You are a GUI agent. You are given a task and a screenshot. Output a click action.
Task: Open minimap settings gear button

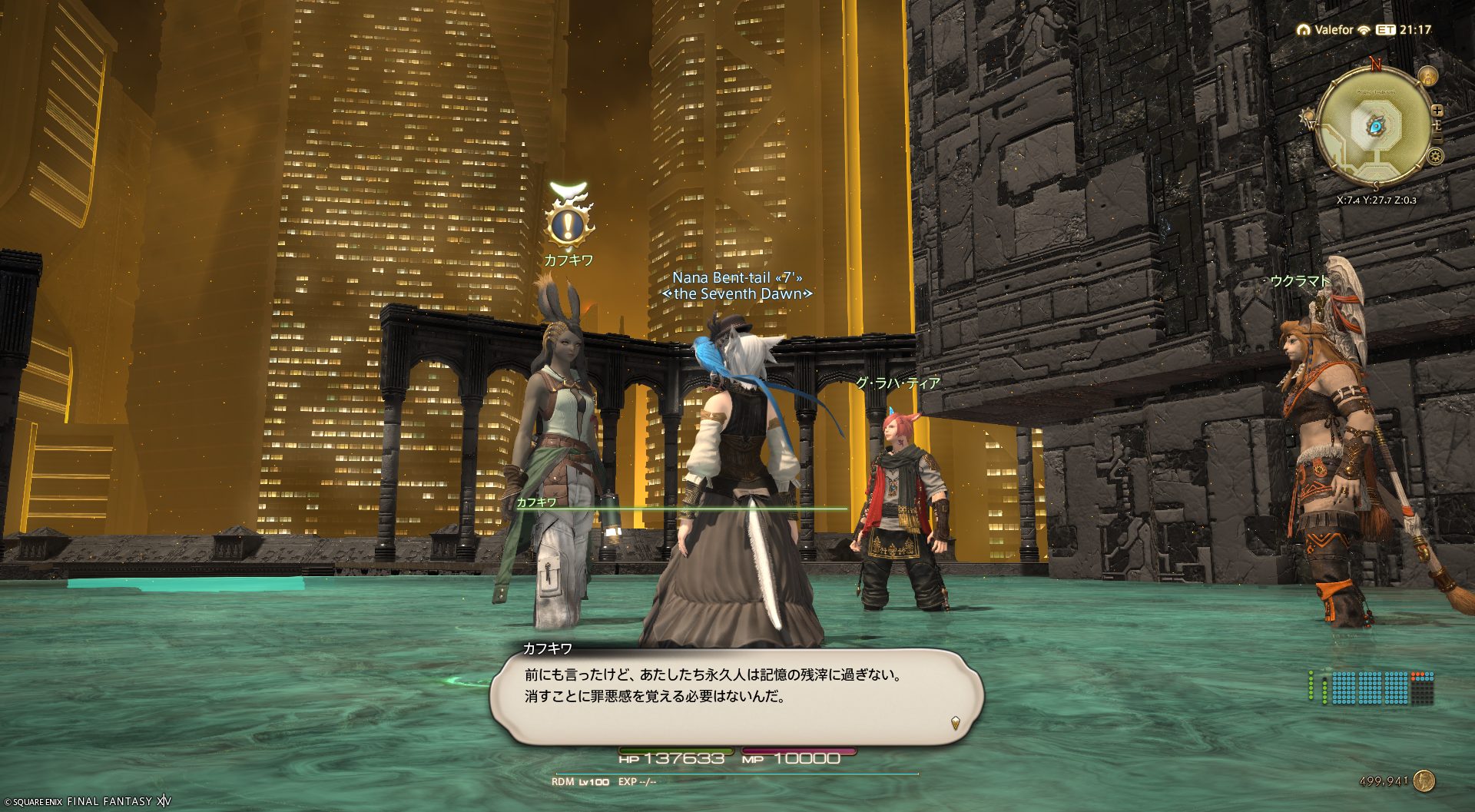(x=1434, y=157)
